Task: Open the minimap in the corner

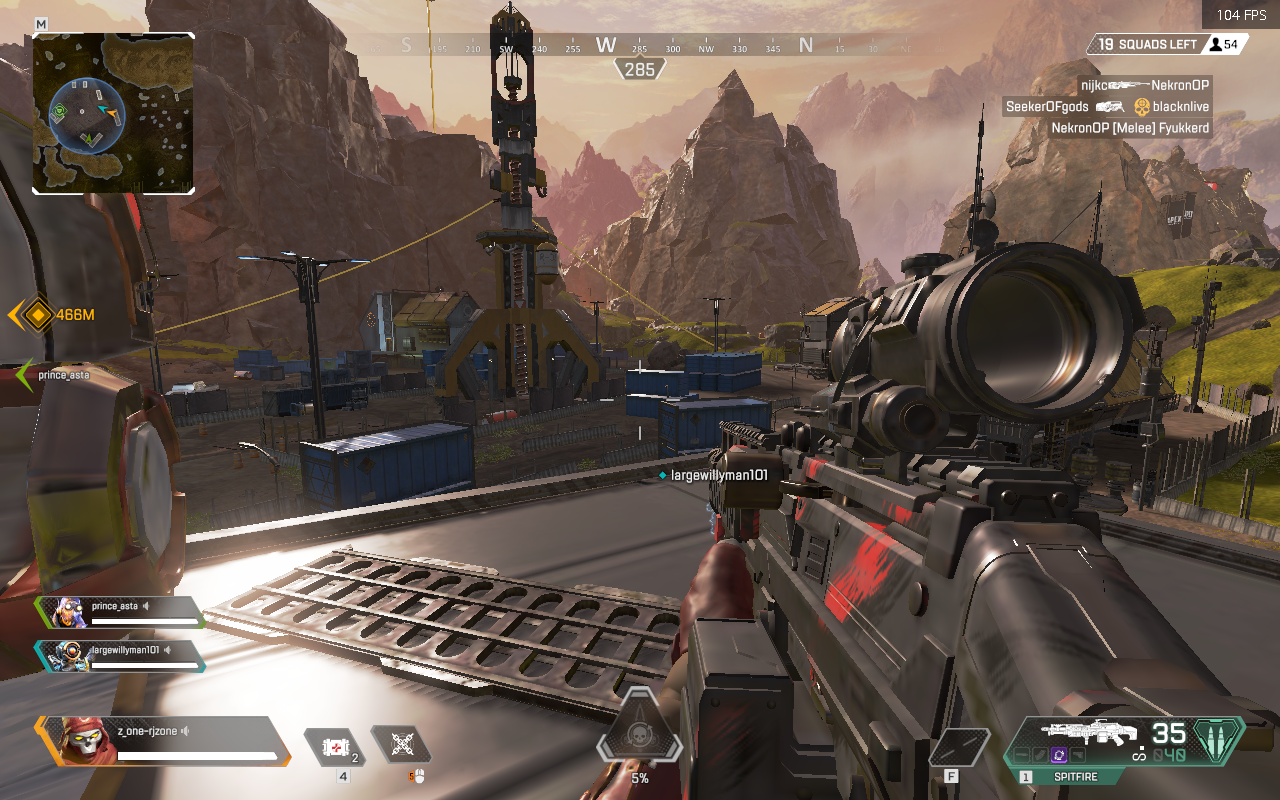Action: click(x=113, y=113)
